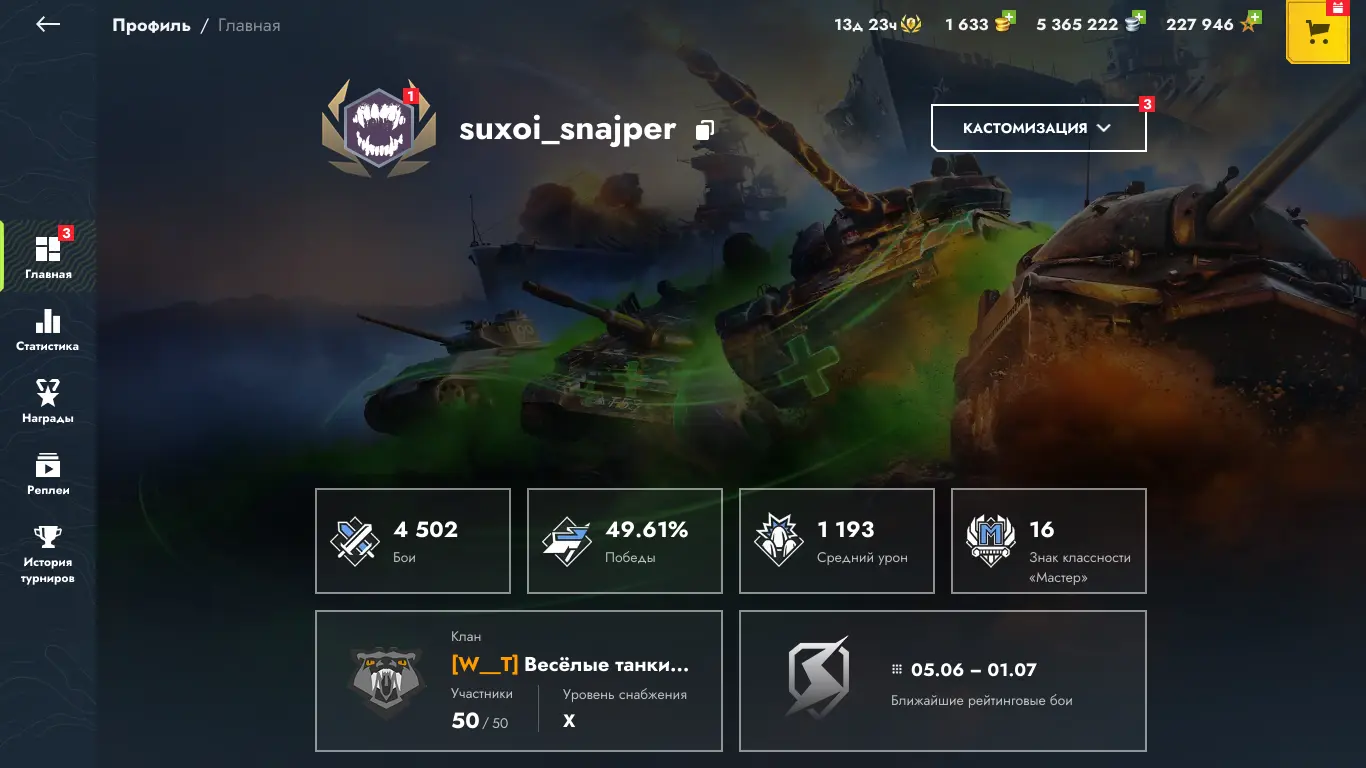Go back using the arrow button

tap(48, 25)
